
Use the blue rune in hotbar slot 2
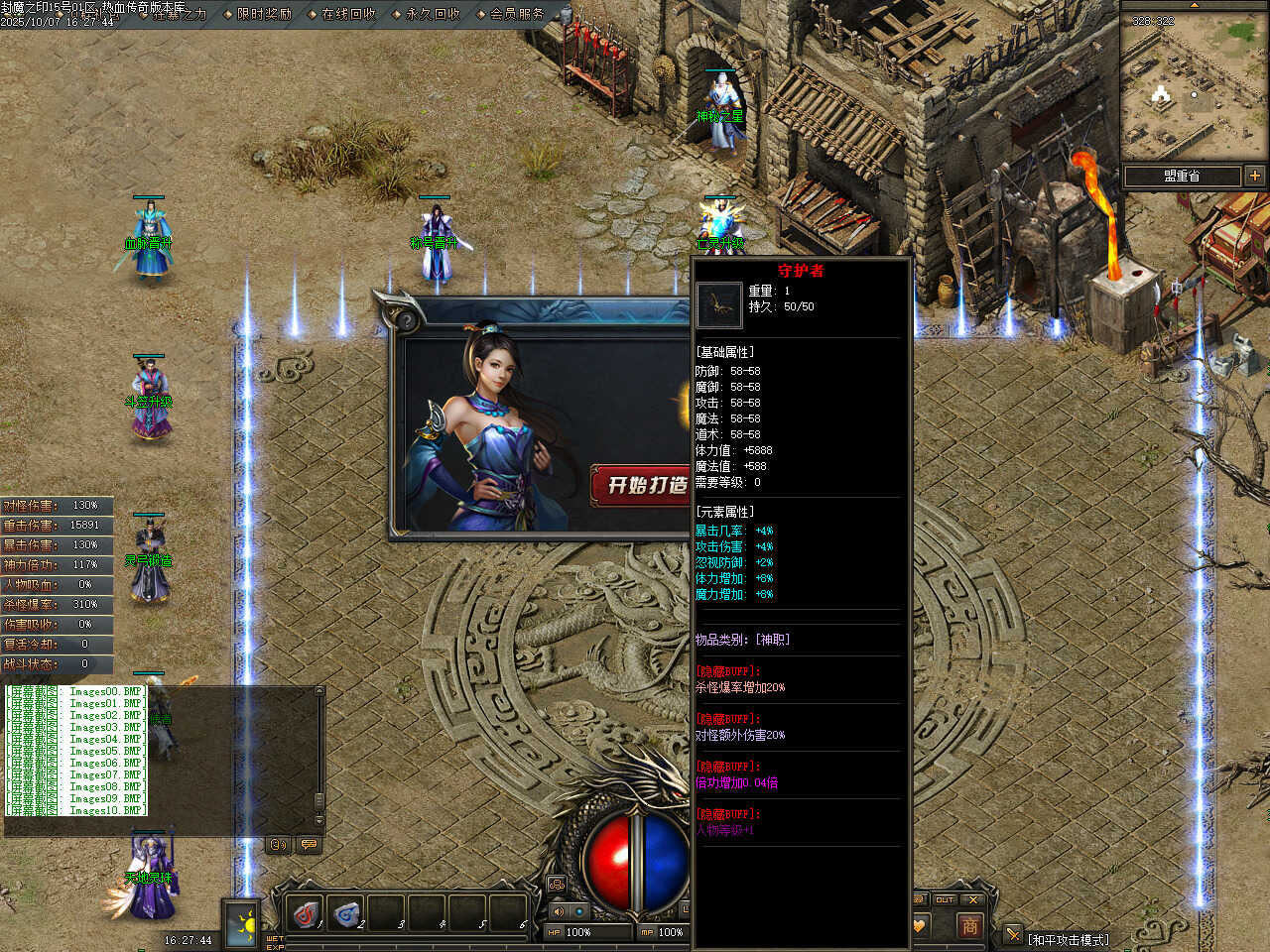click(347, 913)
